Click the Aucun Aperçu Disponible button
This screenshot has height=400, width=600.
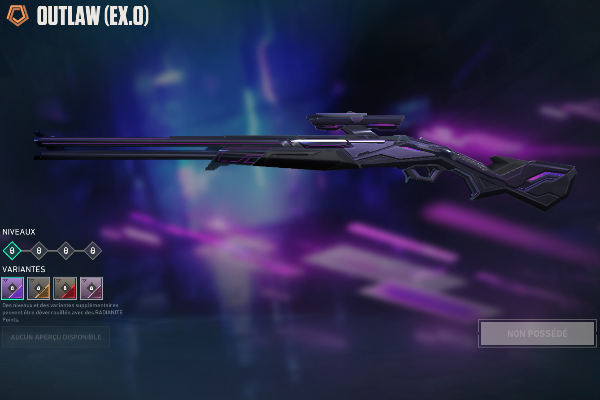coord(56,337)
